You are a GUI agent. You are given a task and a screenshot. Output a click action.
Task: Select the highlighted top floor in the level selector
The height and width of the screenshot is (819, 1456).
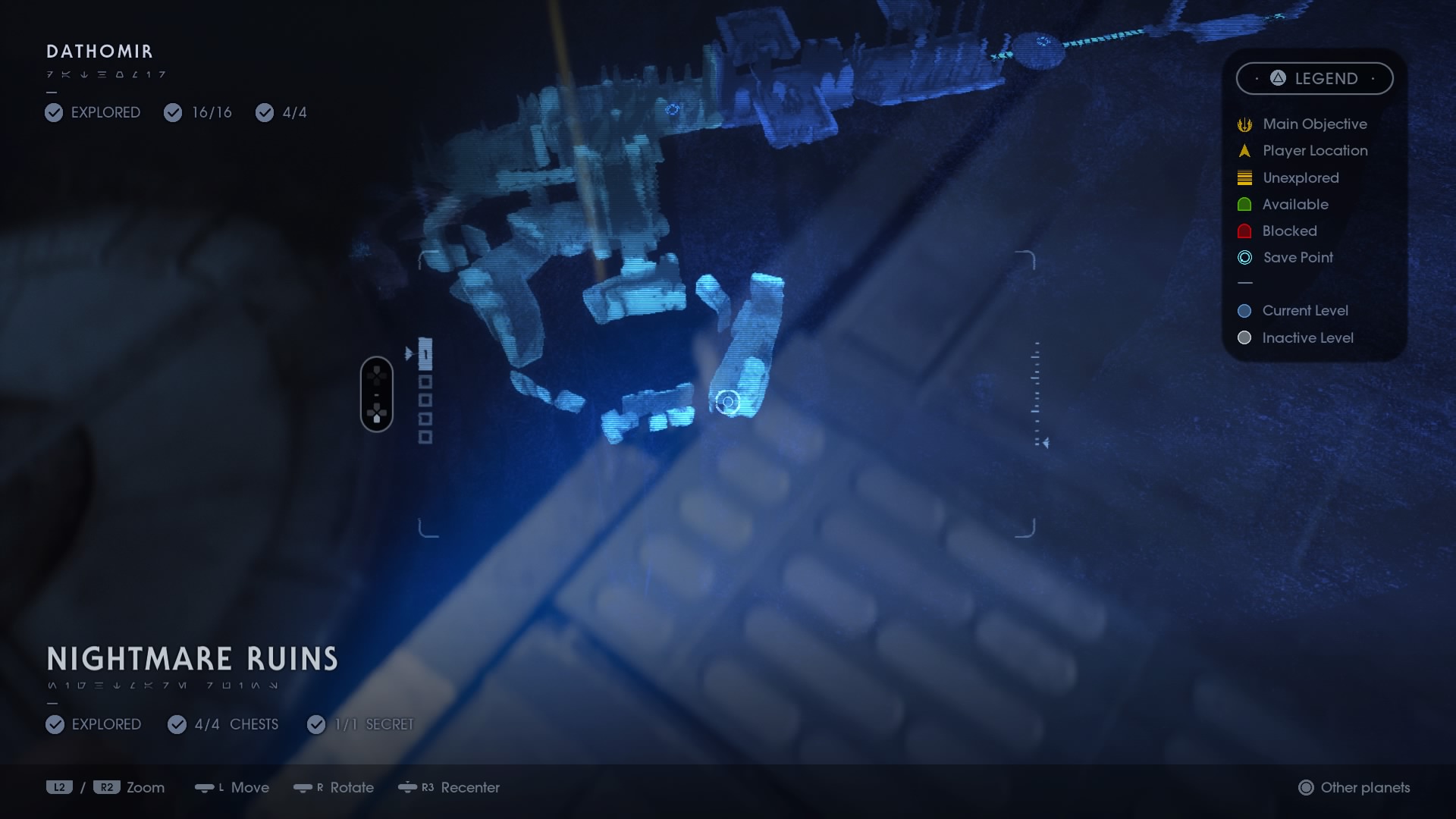click(x=426, y=353)
